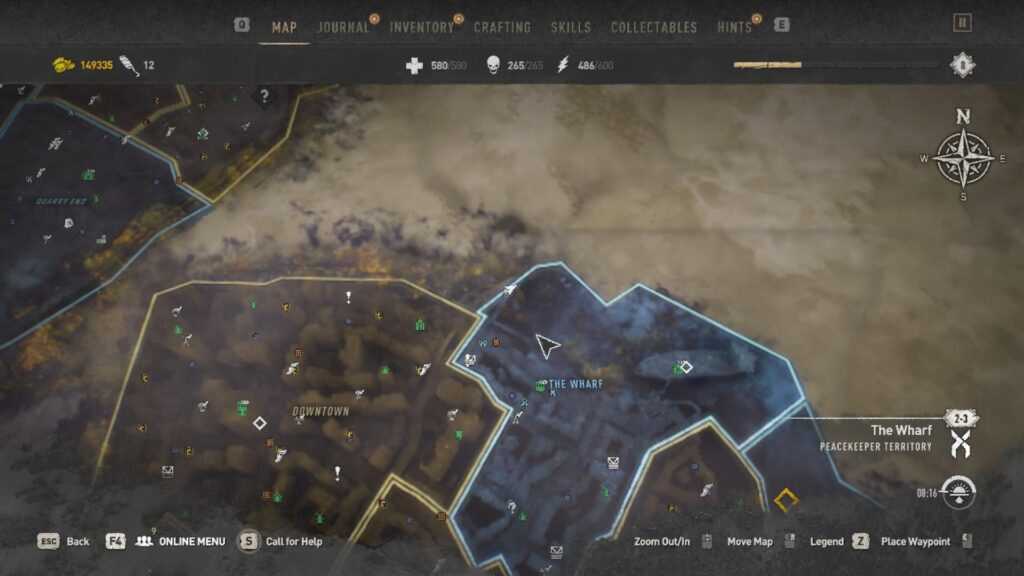Click the pause button in top corner
The height and width of the screenshot is (576, 1024).
pos(962,23)
